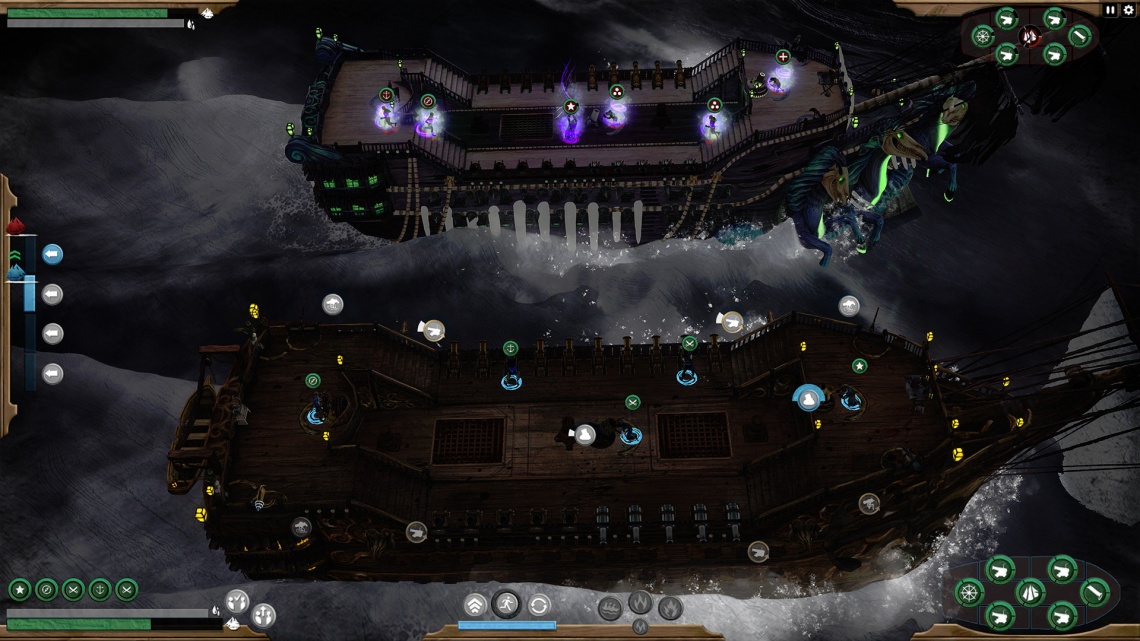Target the enemy ship's steering wheel

pyautogui.click(x=983, y=37)
